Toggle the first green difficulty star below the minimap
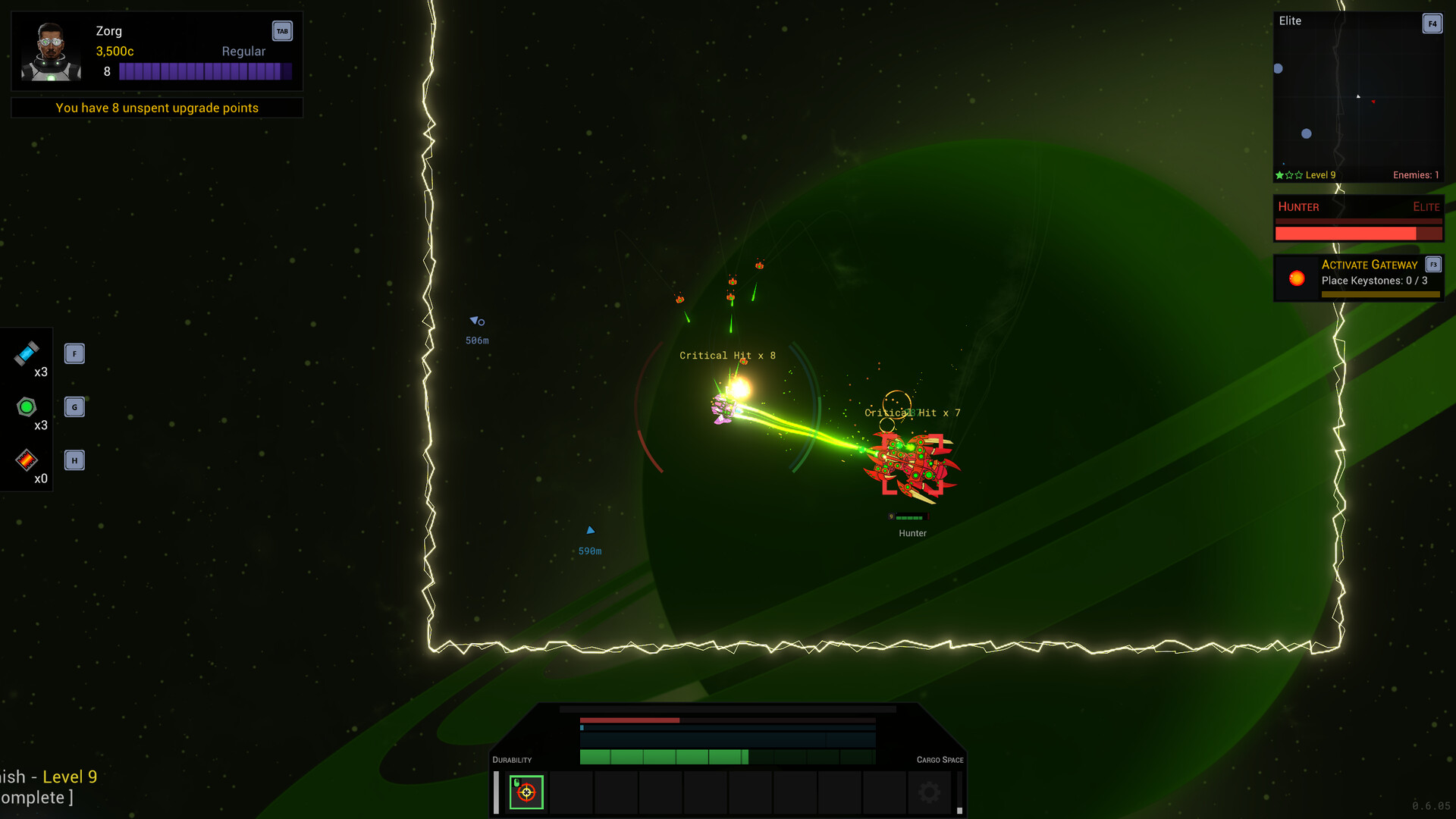This screenshot has height=819, width=1456. [x=1279, y=174]
